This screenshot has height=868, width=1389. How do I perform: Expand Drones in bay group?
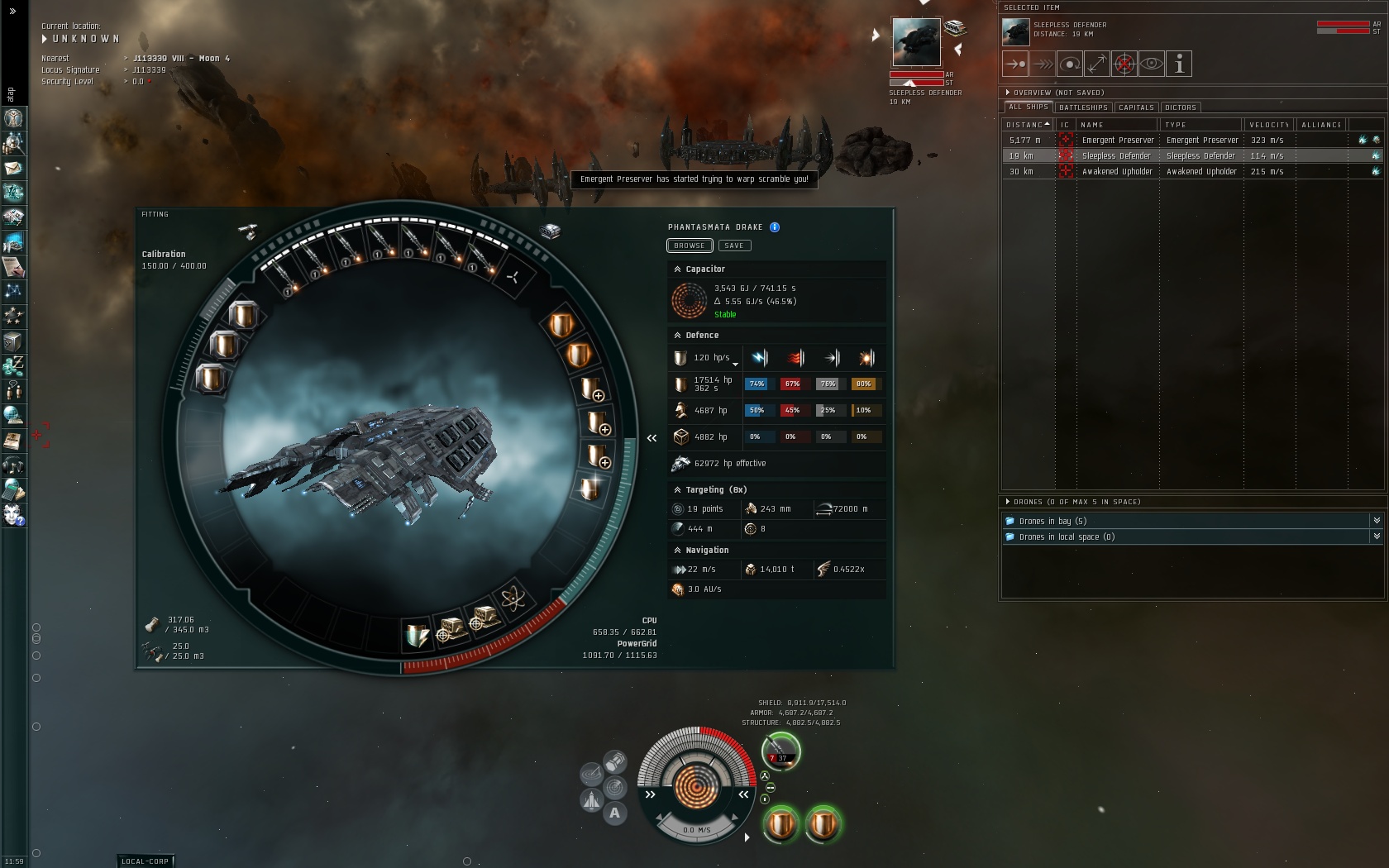(x=1377, y=521)
